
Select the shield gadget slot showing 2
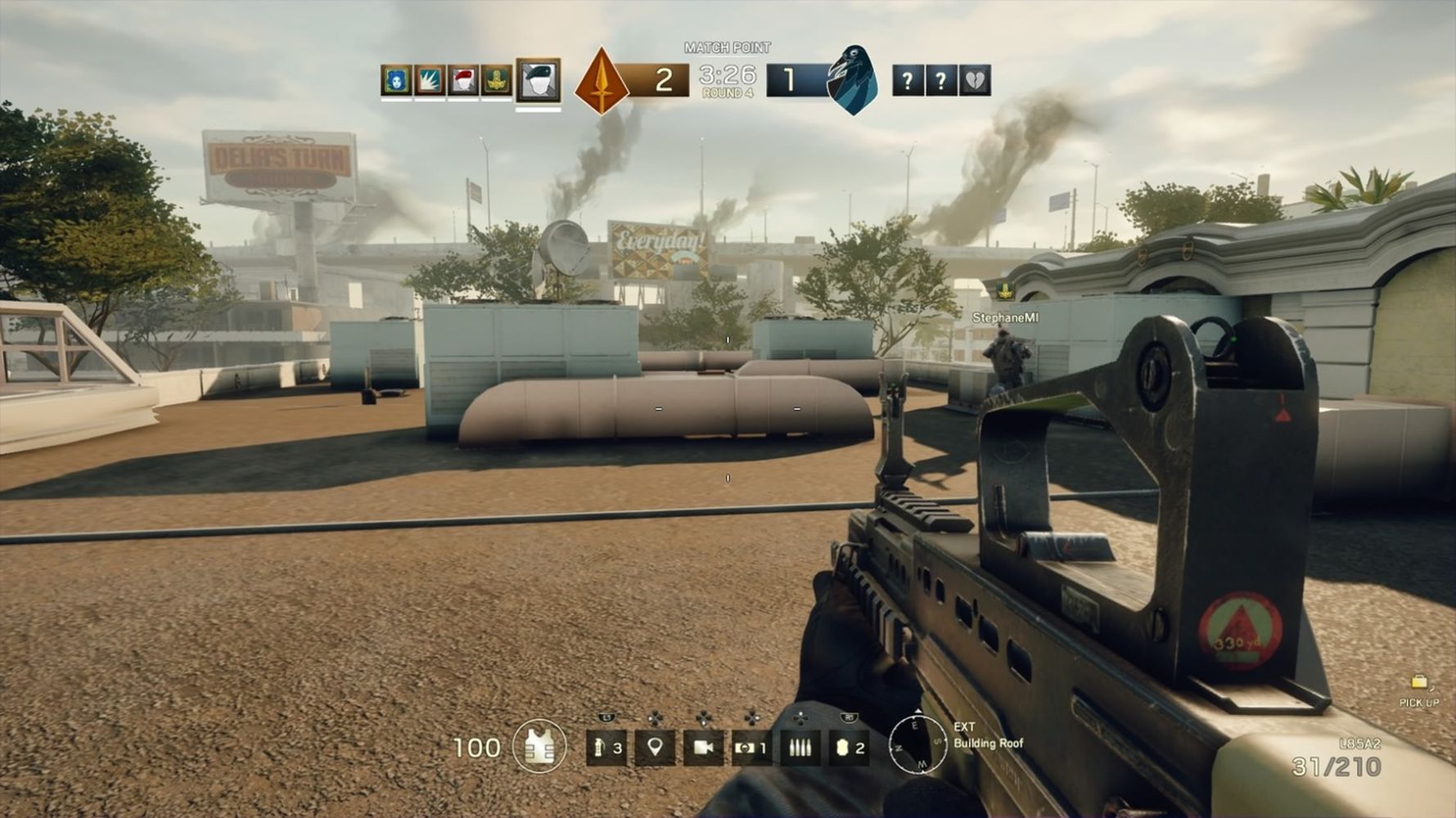pyautogui.click(x=849, y=748)
